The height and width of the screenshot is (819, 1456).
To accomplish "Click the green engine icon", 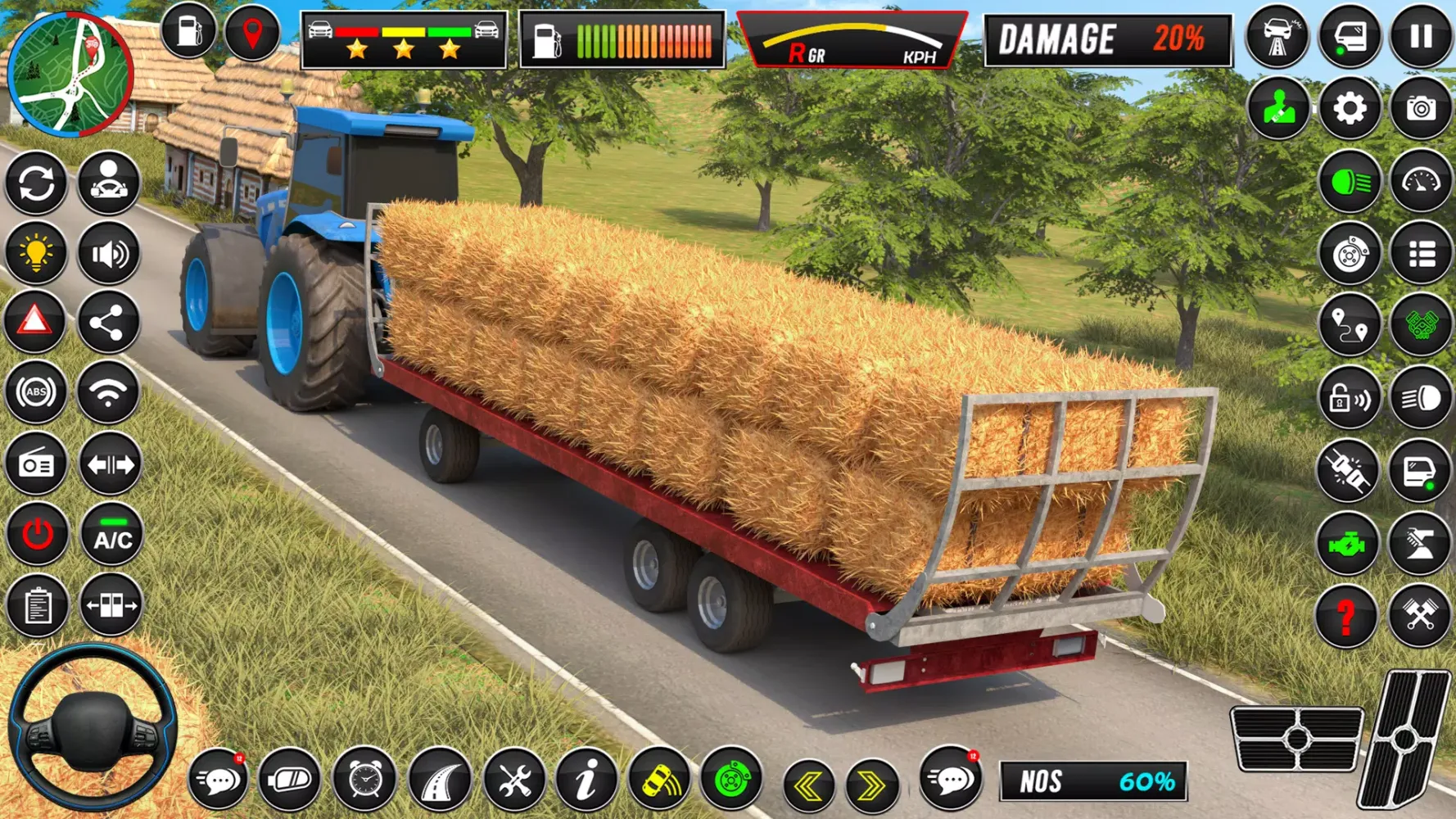I will (x=1350, y=541).
